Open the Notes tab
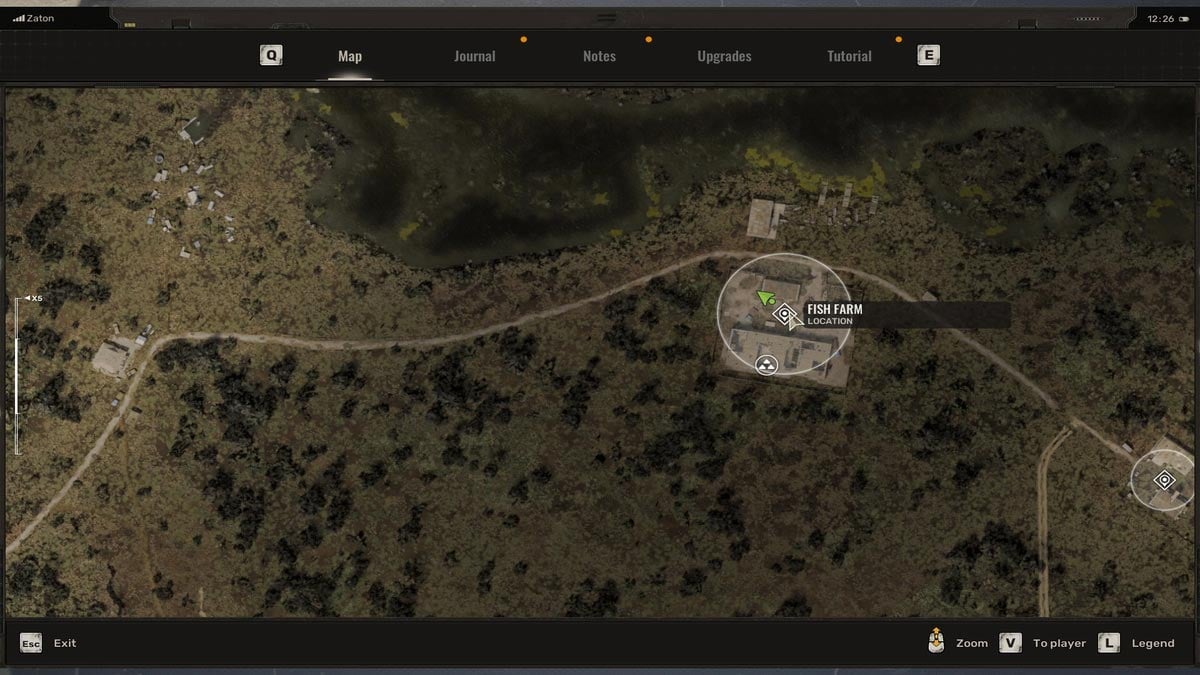 pos(599,57)
